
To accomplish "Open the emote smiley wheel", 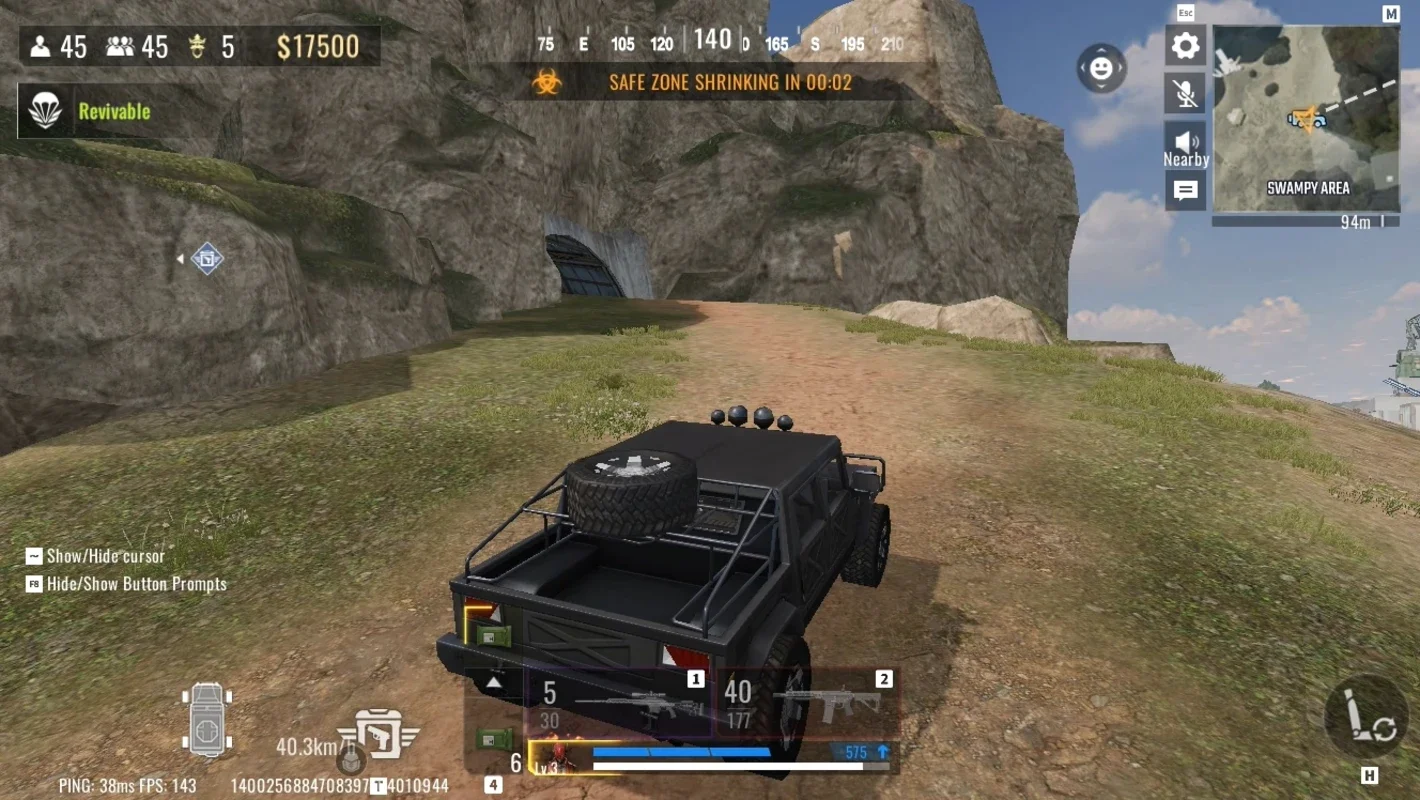I will (x=1101, y=68).
